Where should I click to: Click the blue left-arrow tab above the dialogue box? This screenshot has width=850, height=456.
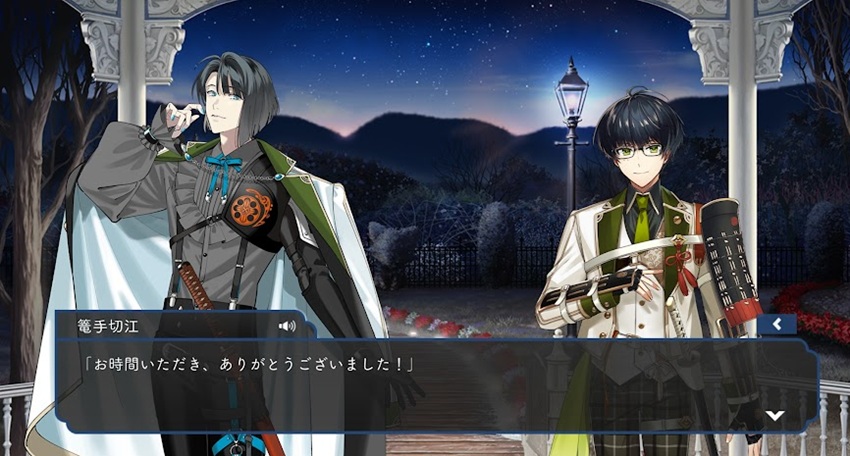point(776,324)
